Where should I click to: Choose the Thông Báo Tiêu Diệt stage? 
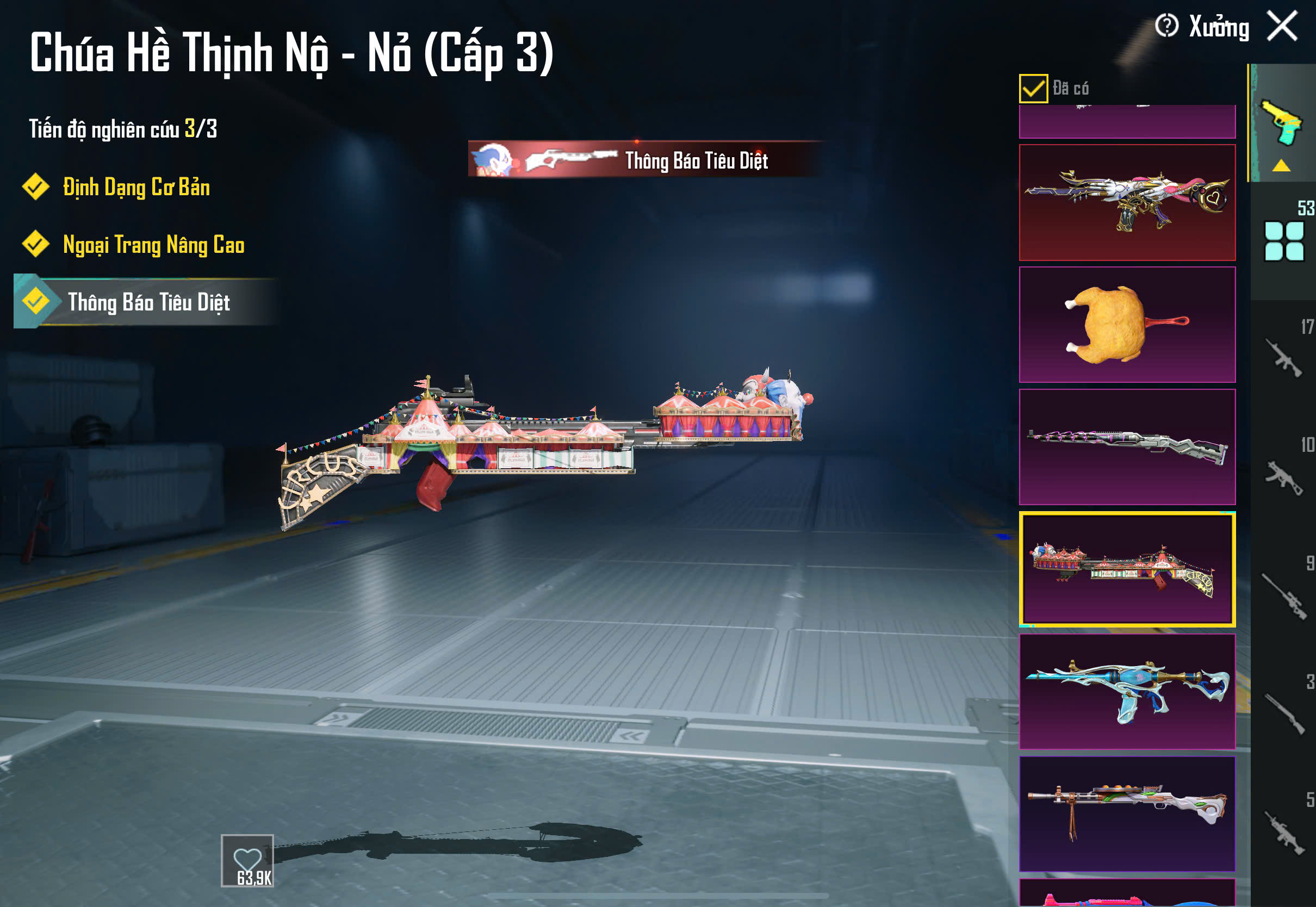(x=148, y=302)
